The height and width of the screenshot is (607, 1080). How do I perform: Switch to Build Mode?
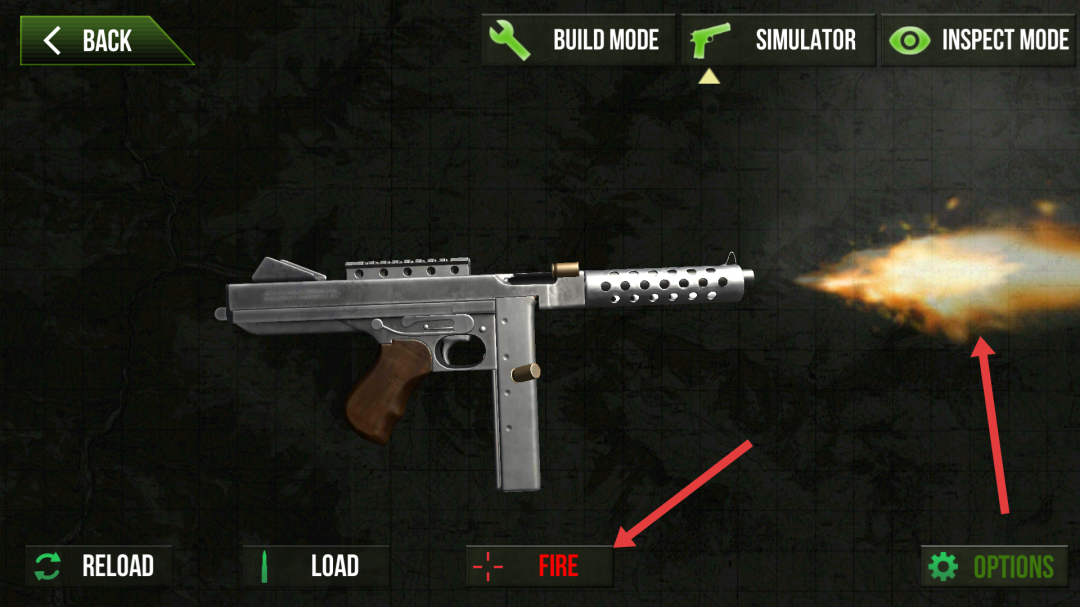578,41
